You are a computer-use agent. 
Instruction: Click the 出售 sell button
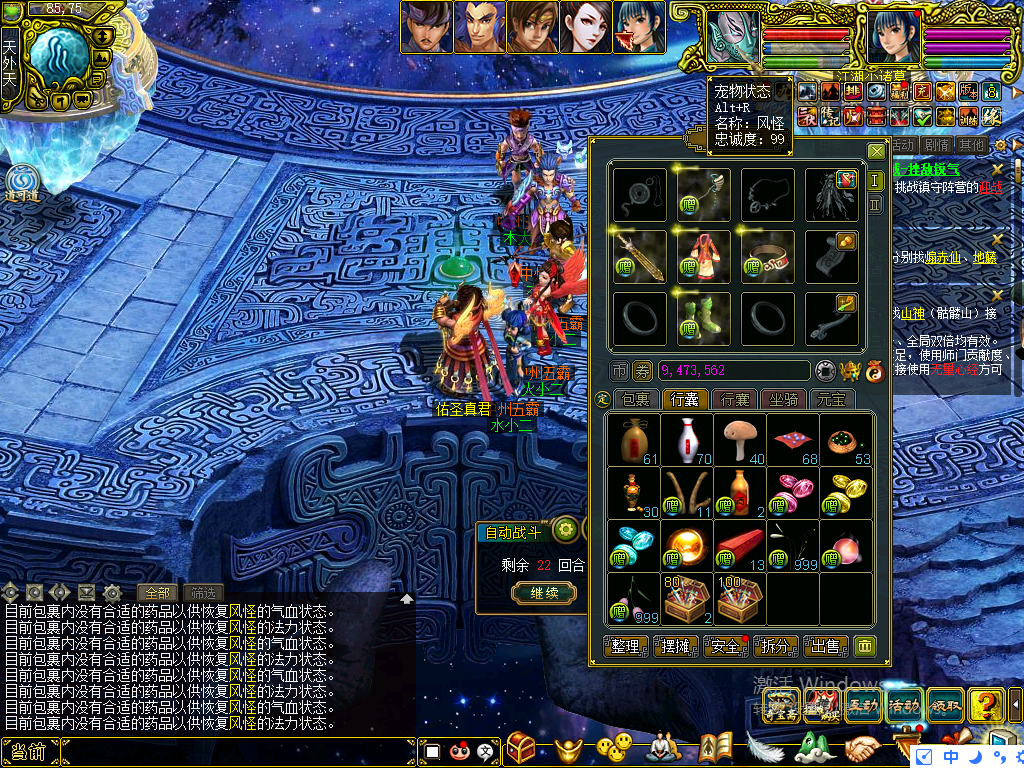click(824, 646)
